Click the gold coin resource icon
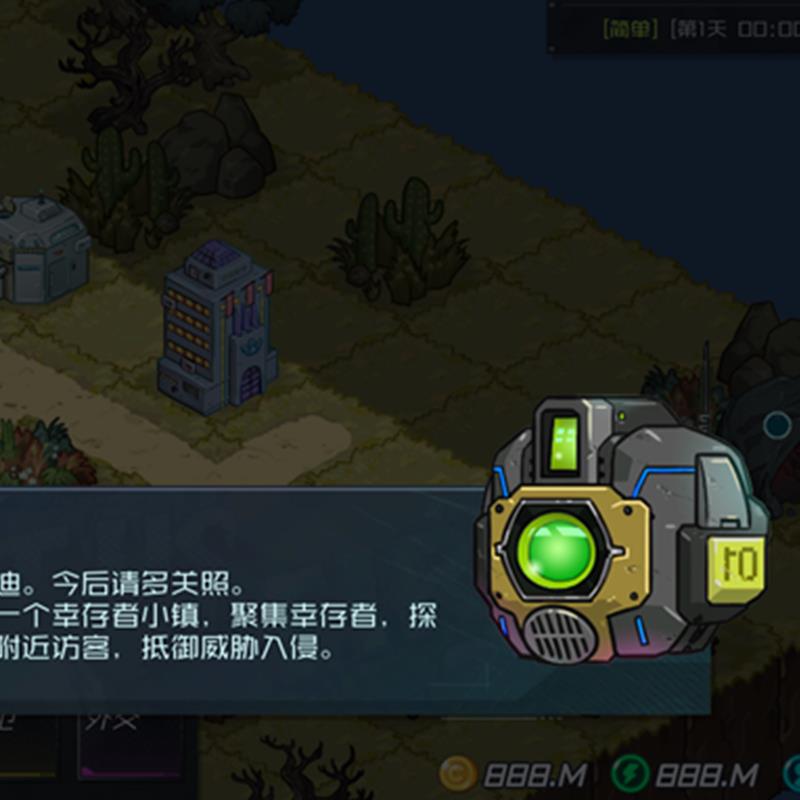Viewport: 800px width, 800px height. coord(460,773)
